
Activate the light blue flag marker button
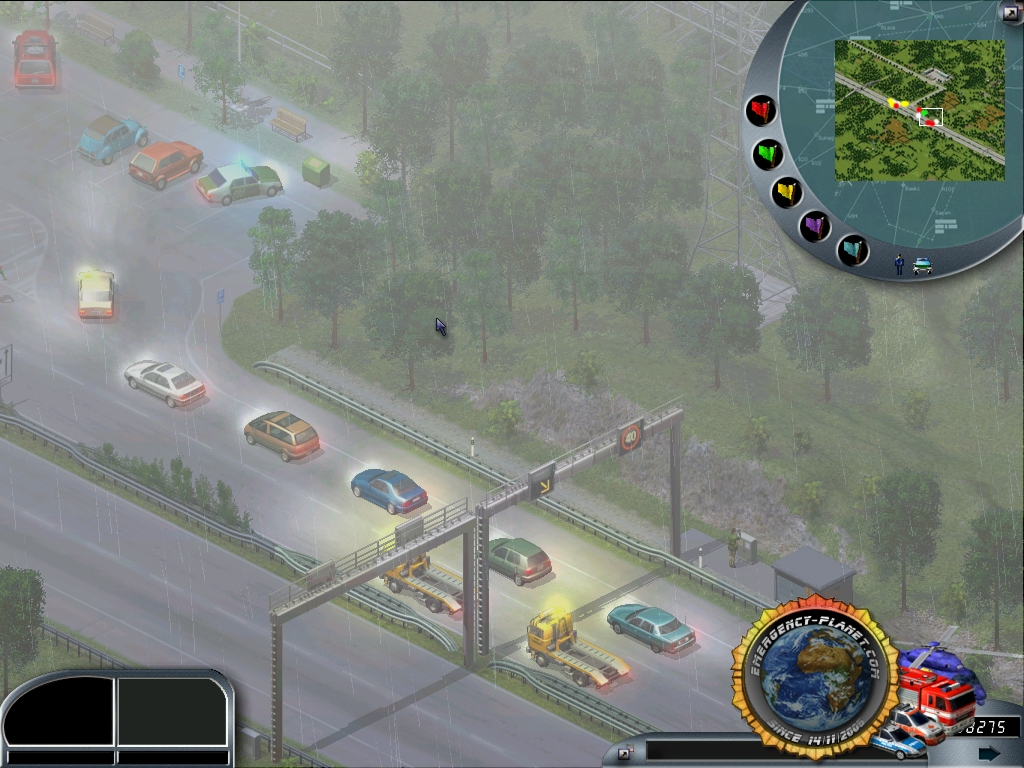853,249
